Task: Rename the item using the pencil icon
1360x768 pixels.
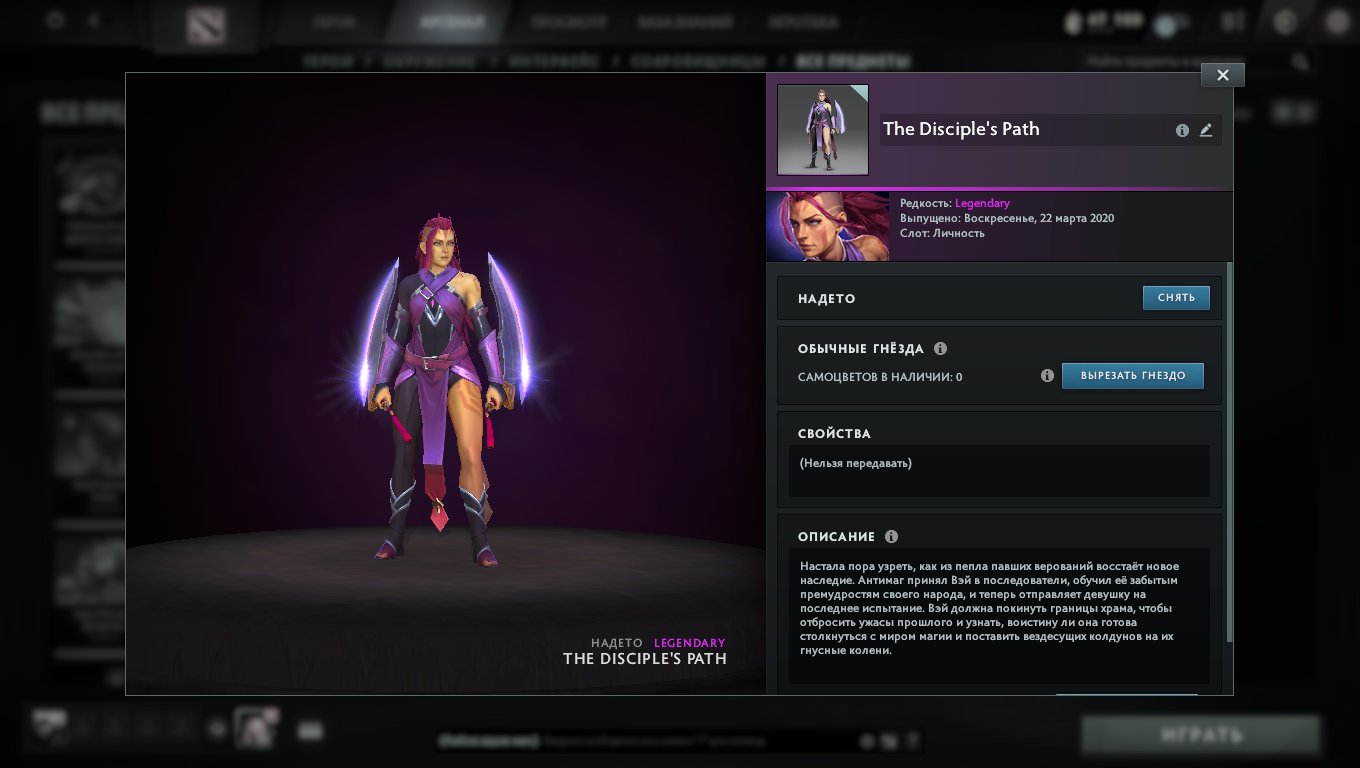Action: pyautogui.click(x=1206, y=130)
